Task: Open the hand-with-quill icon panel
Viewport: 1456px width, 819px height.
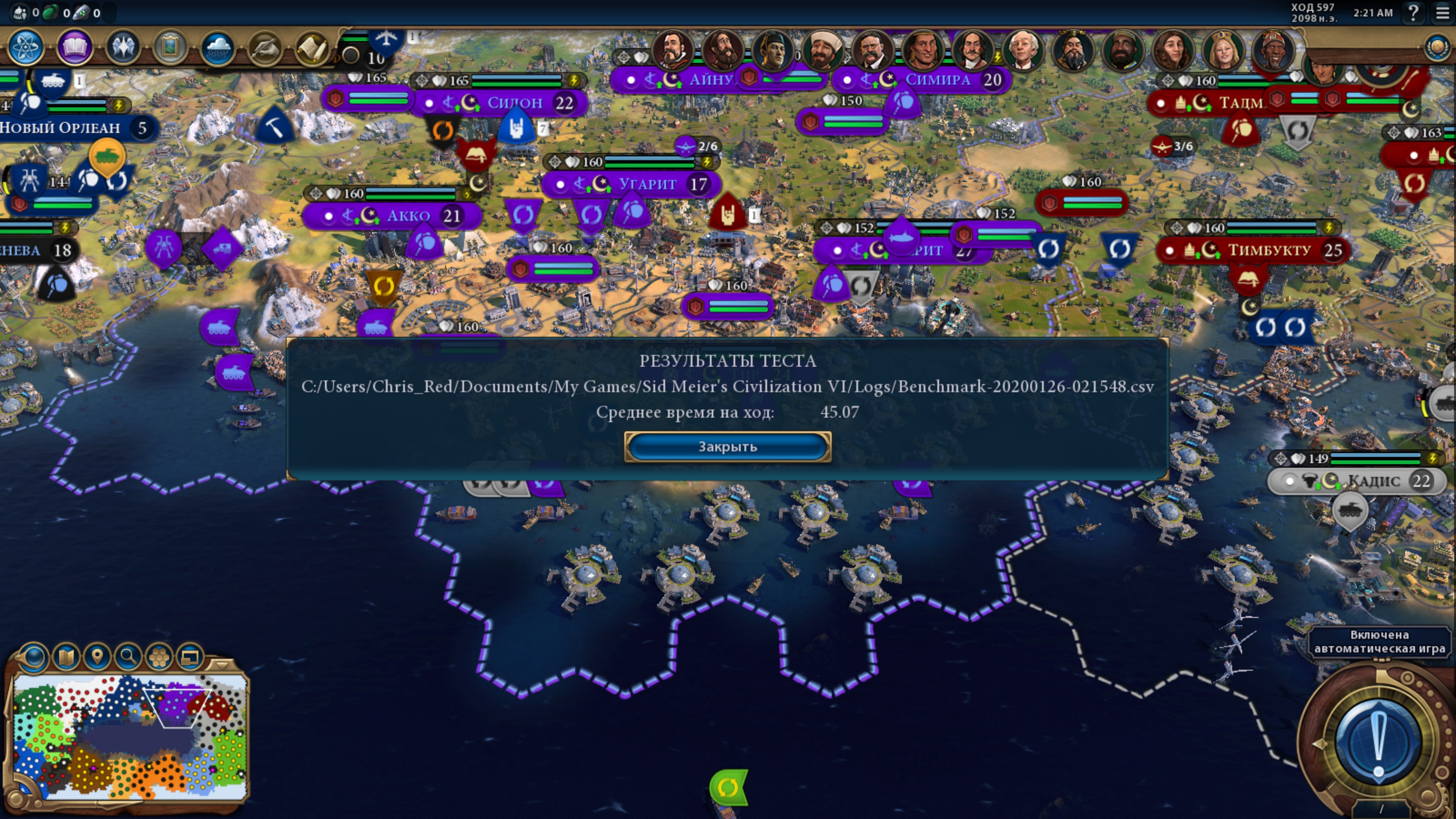Action: [265, 48]
